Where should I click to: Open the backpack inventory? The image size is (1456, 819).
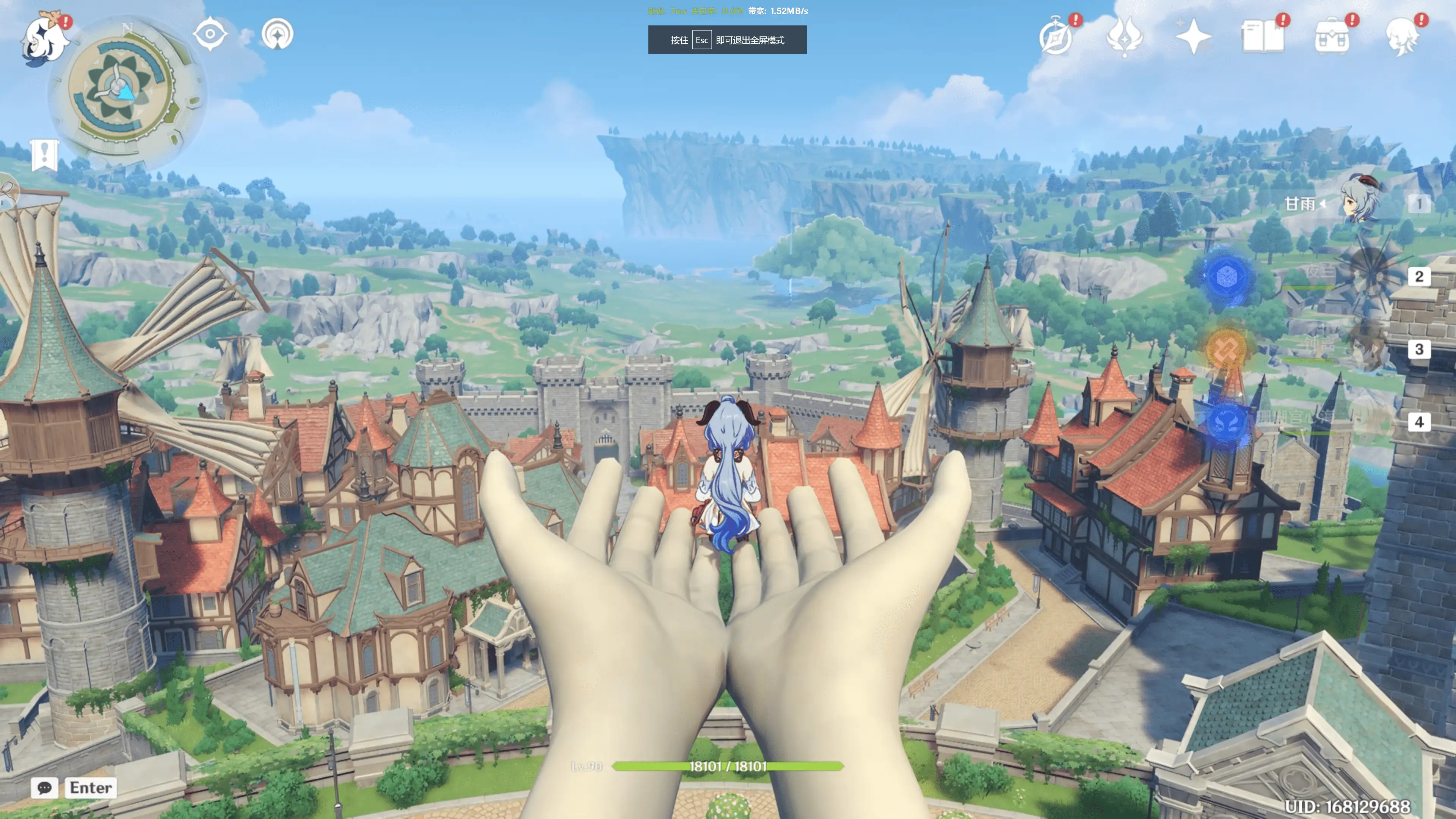(1332, 37)
